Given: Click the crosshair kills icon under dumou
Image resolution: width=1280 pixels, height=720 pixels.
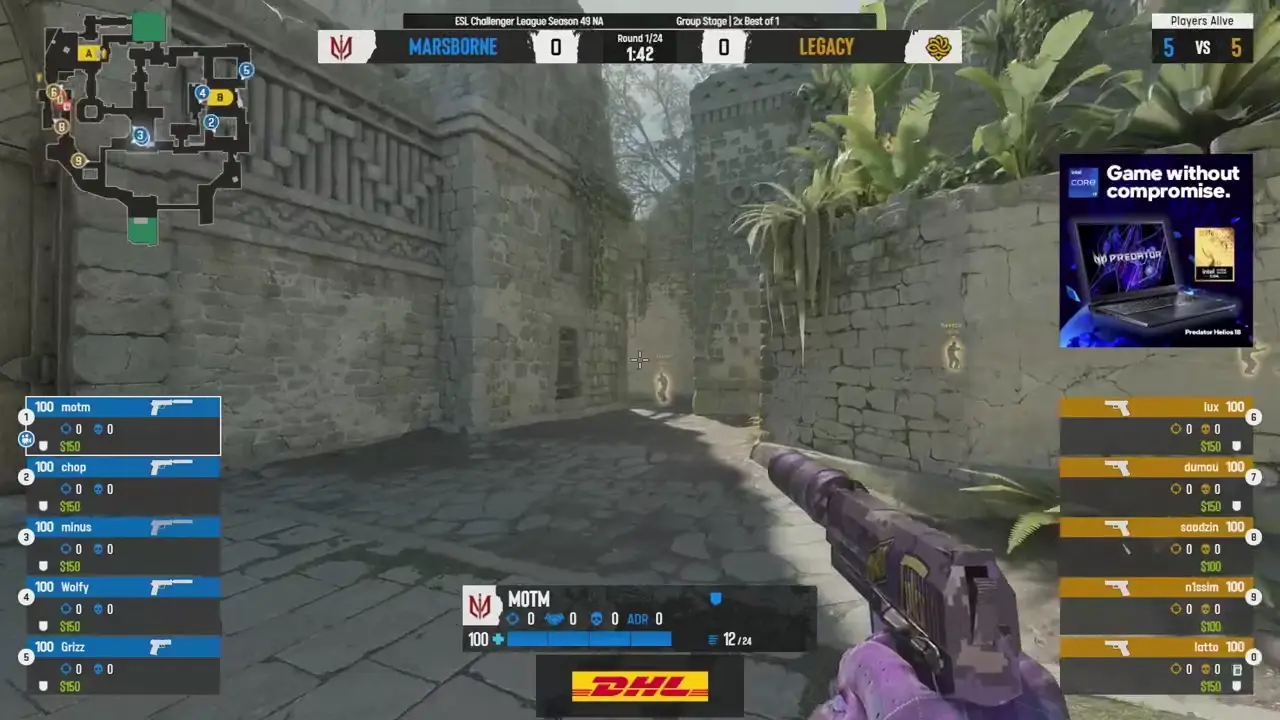Looking at the screenshot, I should [1175, 488].
